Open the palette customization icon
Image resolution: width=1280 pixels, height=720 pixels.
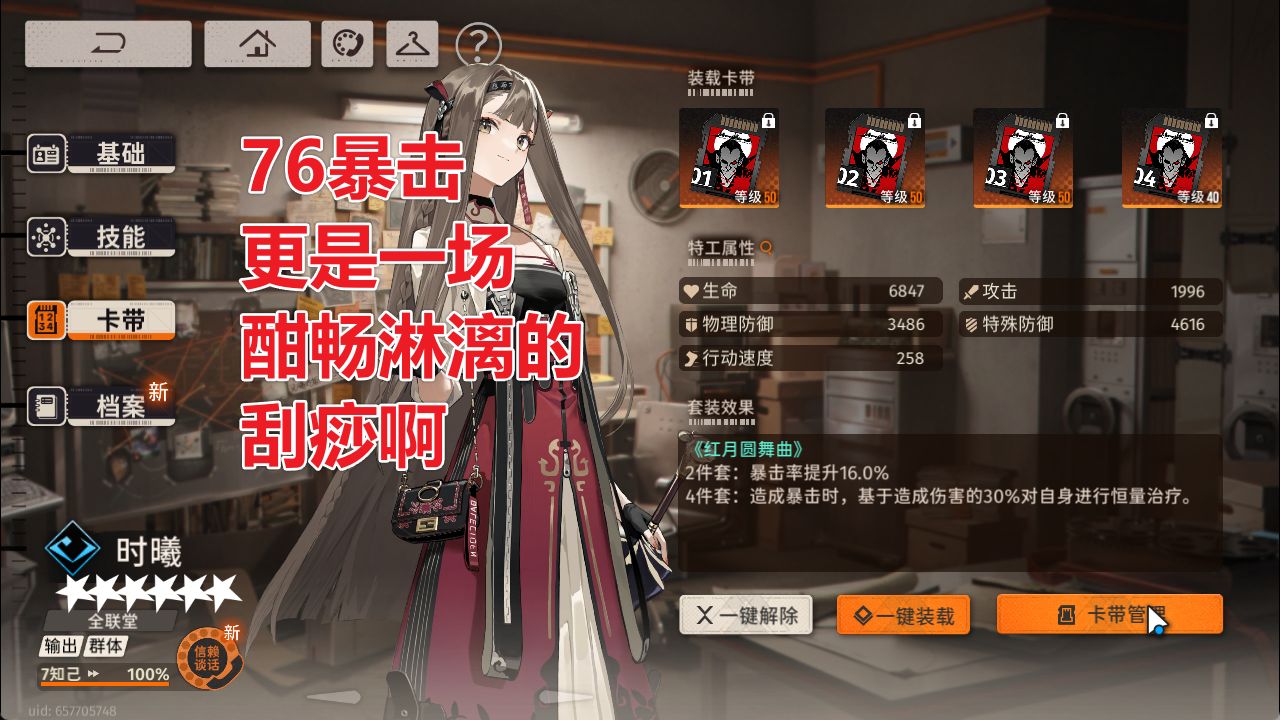point(345,41)
